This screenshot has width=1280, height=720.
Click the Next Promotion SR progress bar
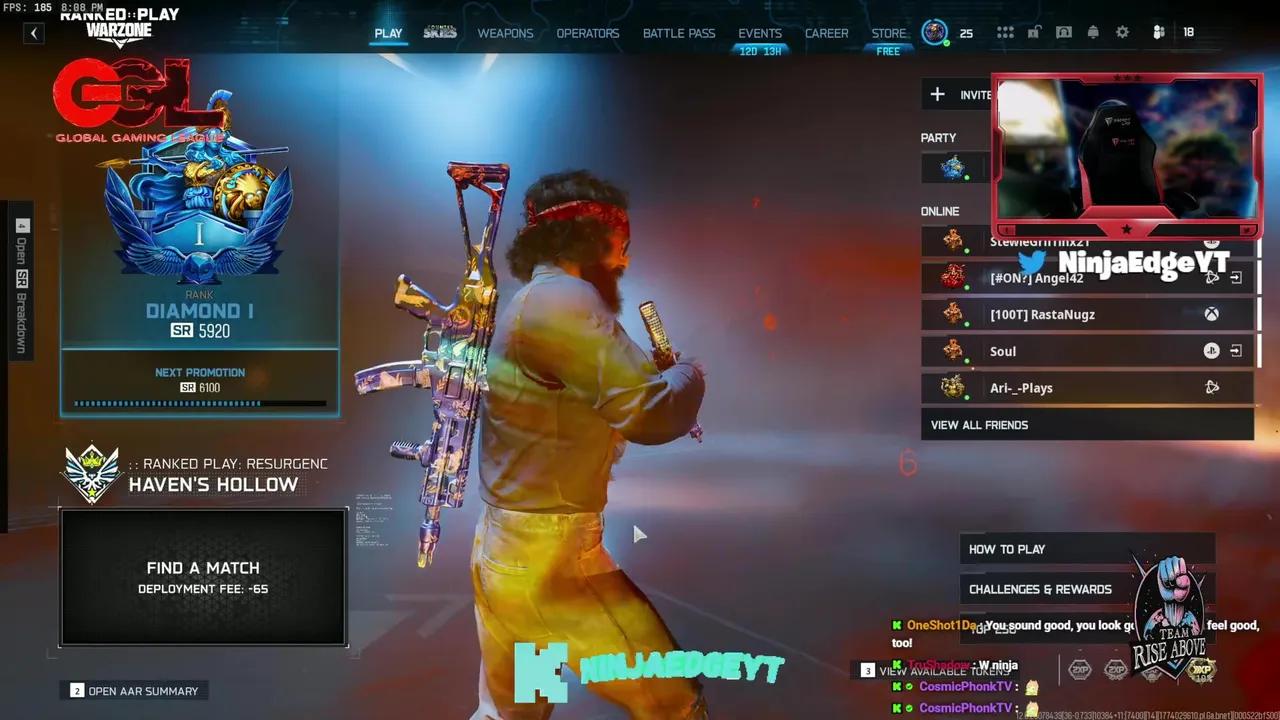[x=199, y=403]
